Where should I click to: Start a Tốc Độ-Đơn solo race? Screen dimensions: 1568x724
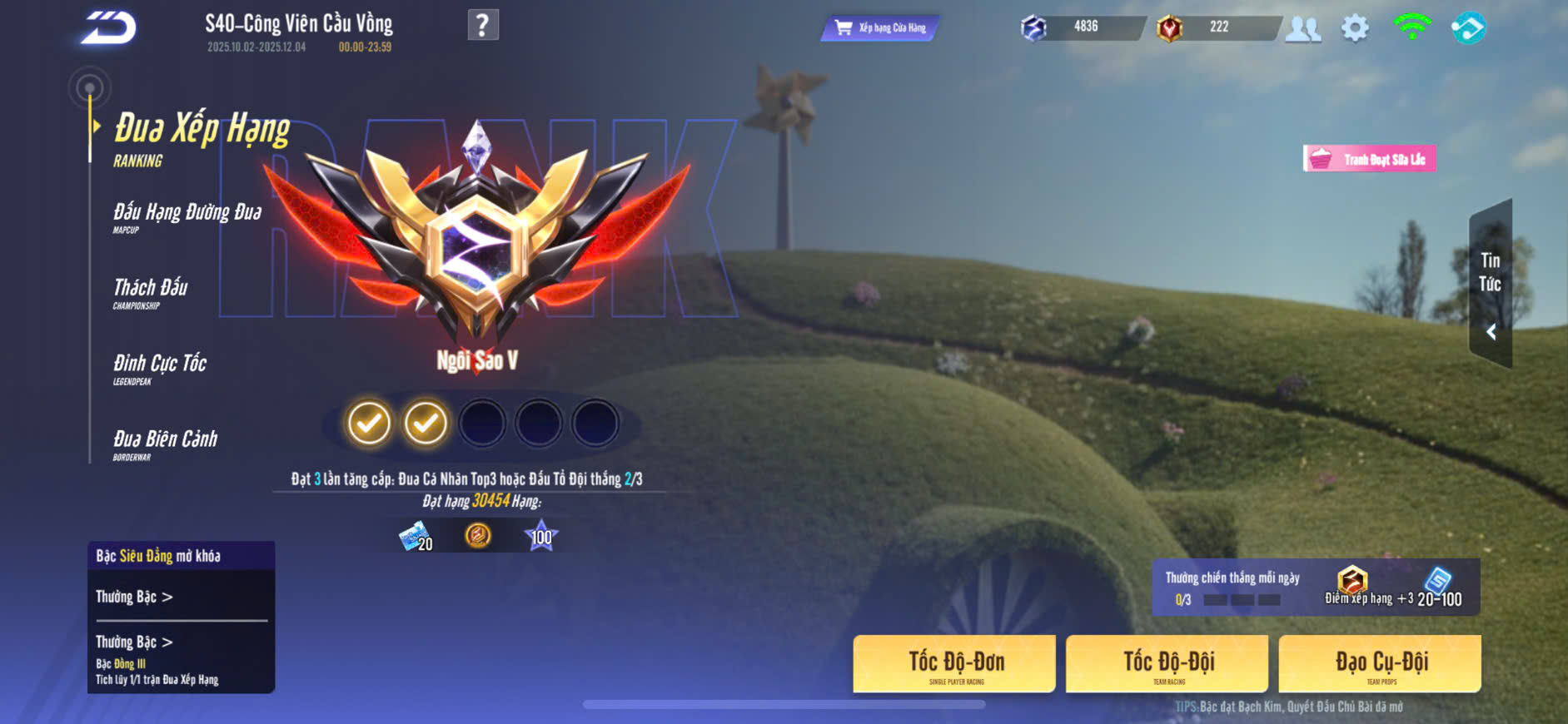(x=955, y=664)
